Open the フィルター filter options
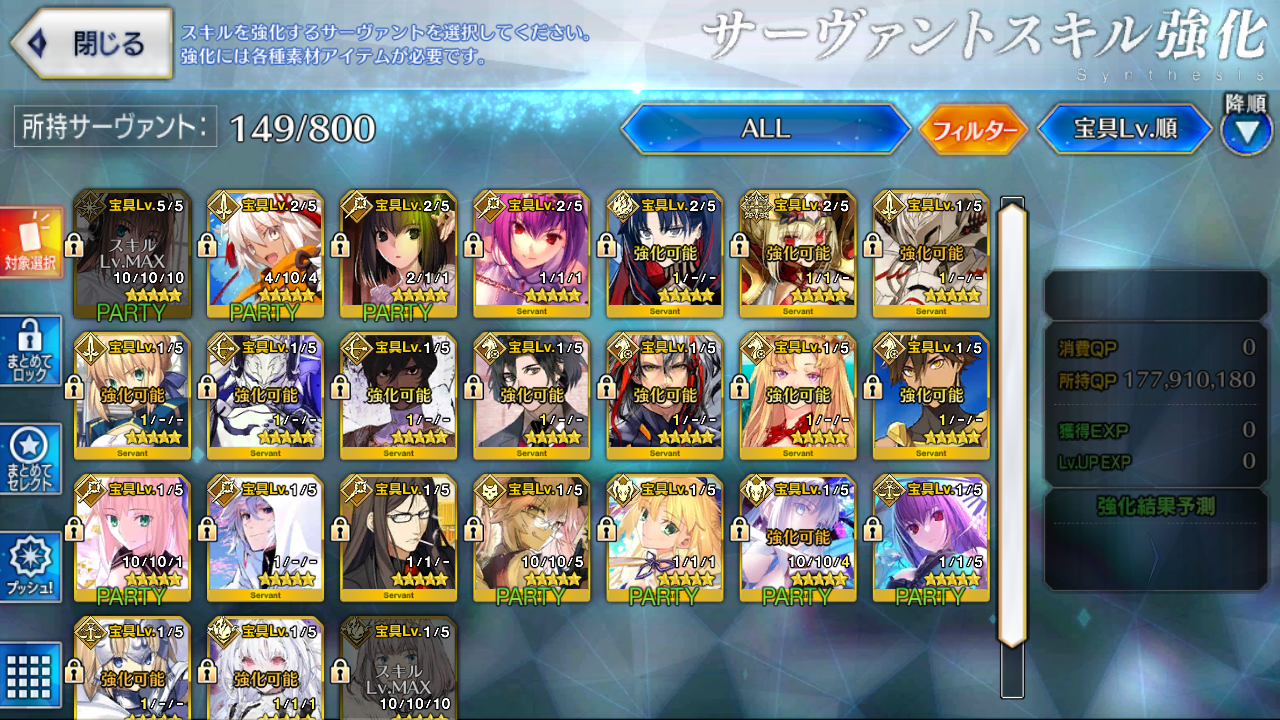1280x720 pixels. coord(973,130)
